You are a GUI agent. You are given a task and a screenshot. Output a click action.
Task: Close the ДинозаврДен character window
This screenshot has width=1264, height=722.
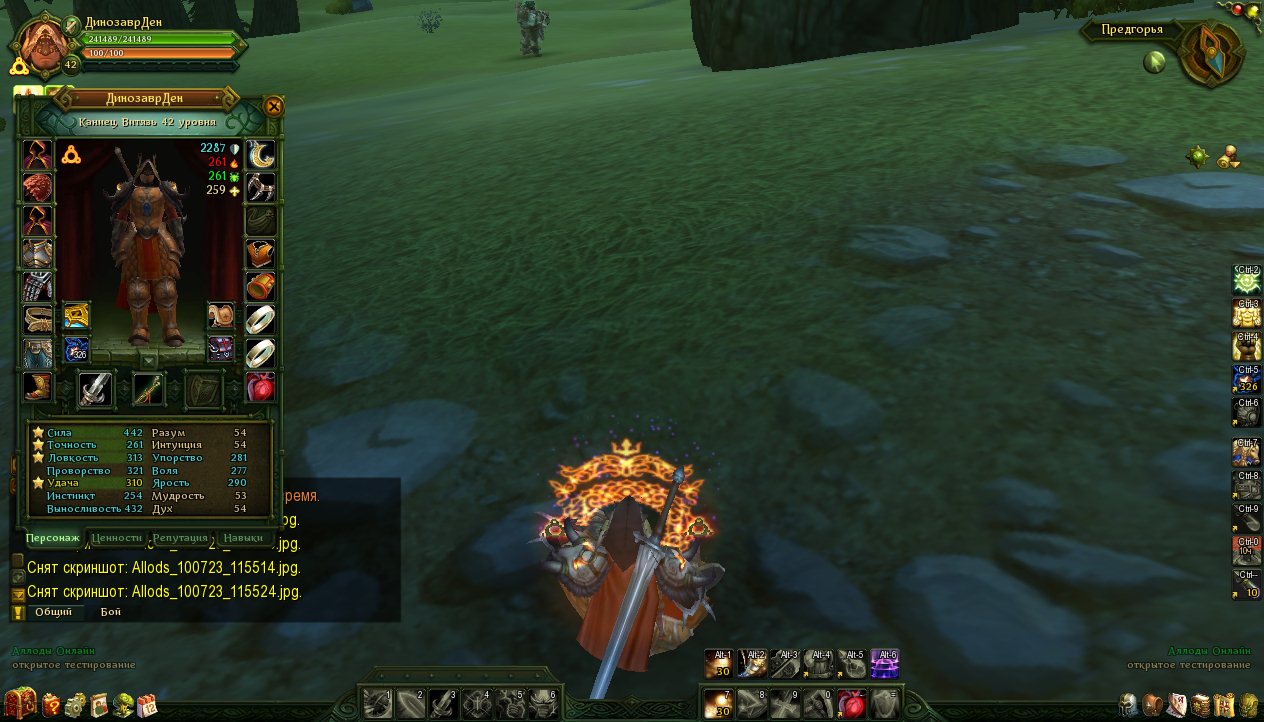click(x=273, y=106)
